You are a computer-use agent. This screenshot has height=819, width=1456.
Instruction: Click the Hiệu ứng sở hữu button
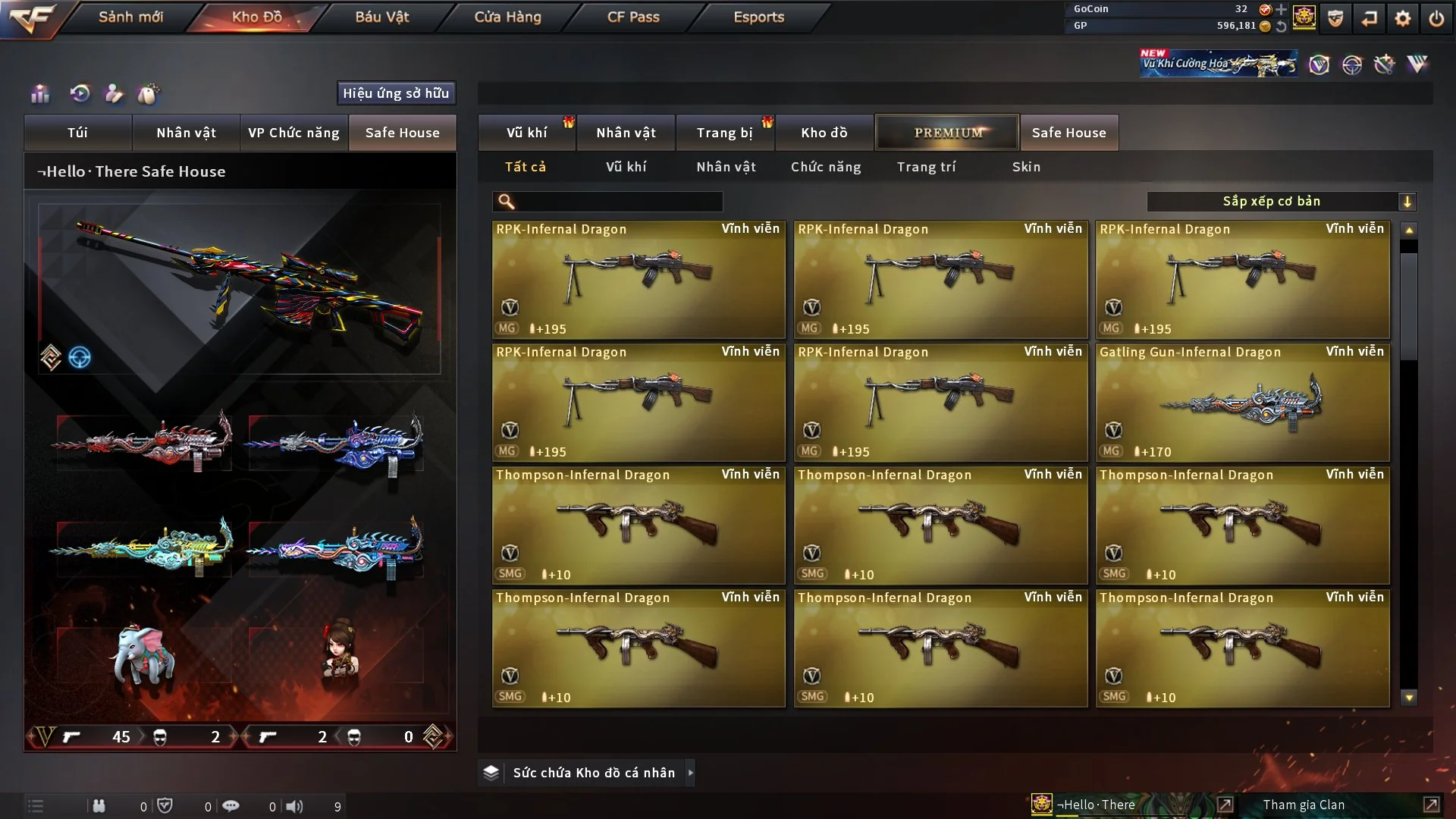pos(396,93)
